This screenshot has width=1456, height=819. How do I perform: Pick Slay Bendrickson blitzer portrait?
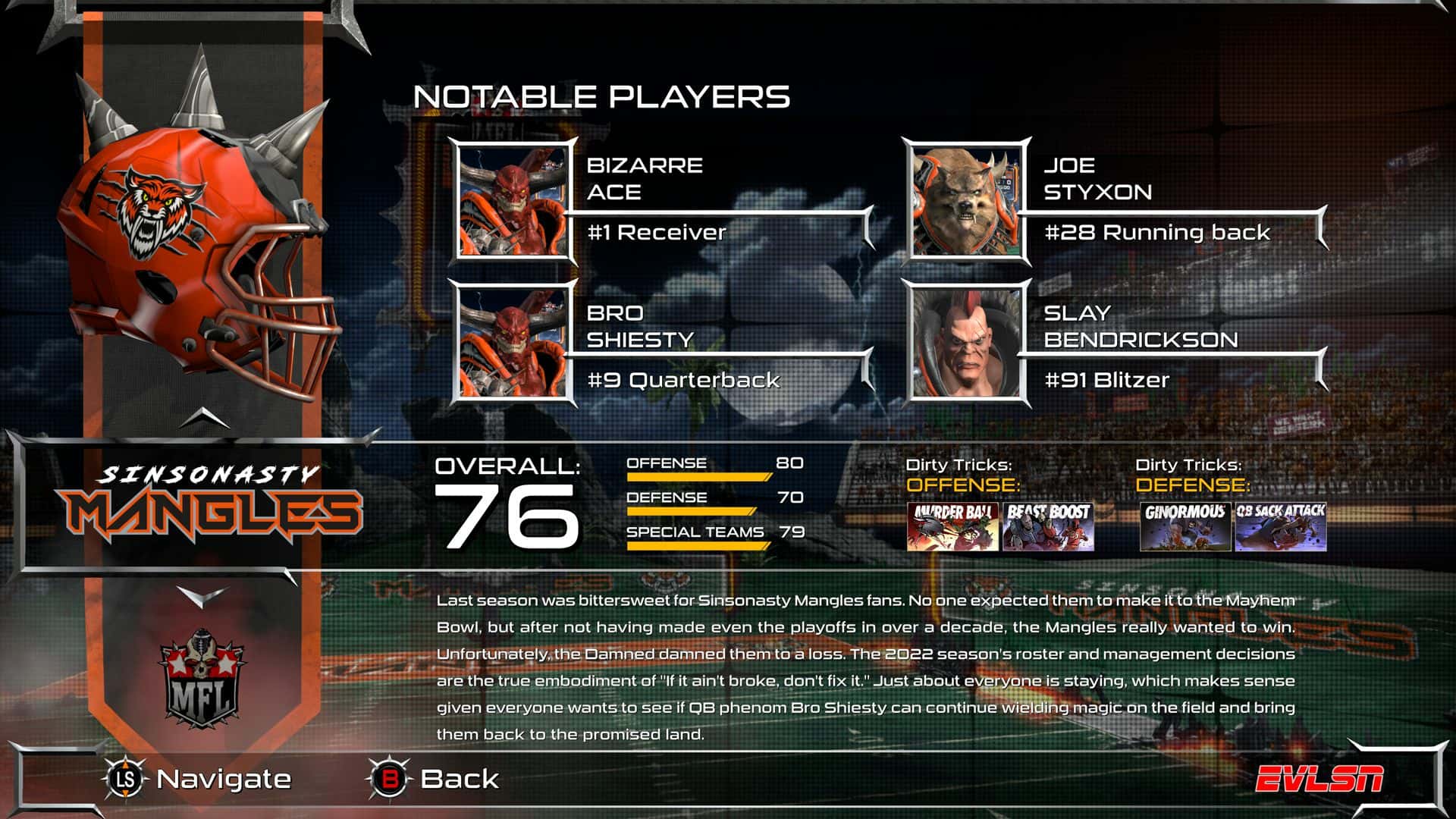(966, 344)
